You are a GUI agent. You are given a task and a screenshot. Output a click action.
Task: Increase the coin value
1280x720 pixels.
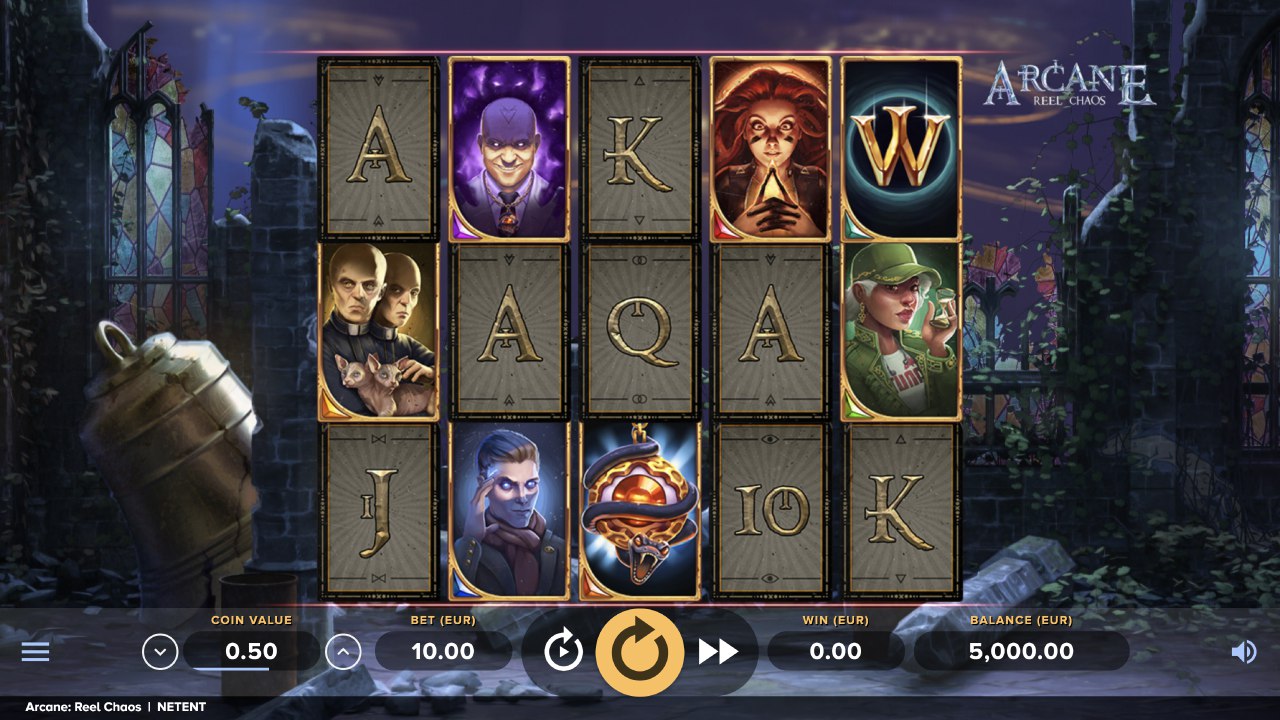coord(343,652)
